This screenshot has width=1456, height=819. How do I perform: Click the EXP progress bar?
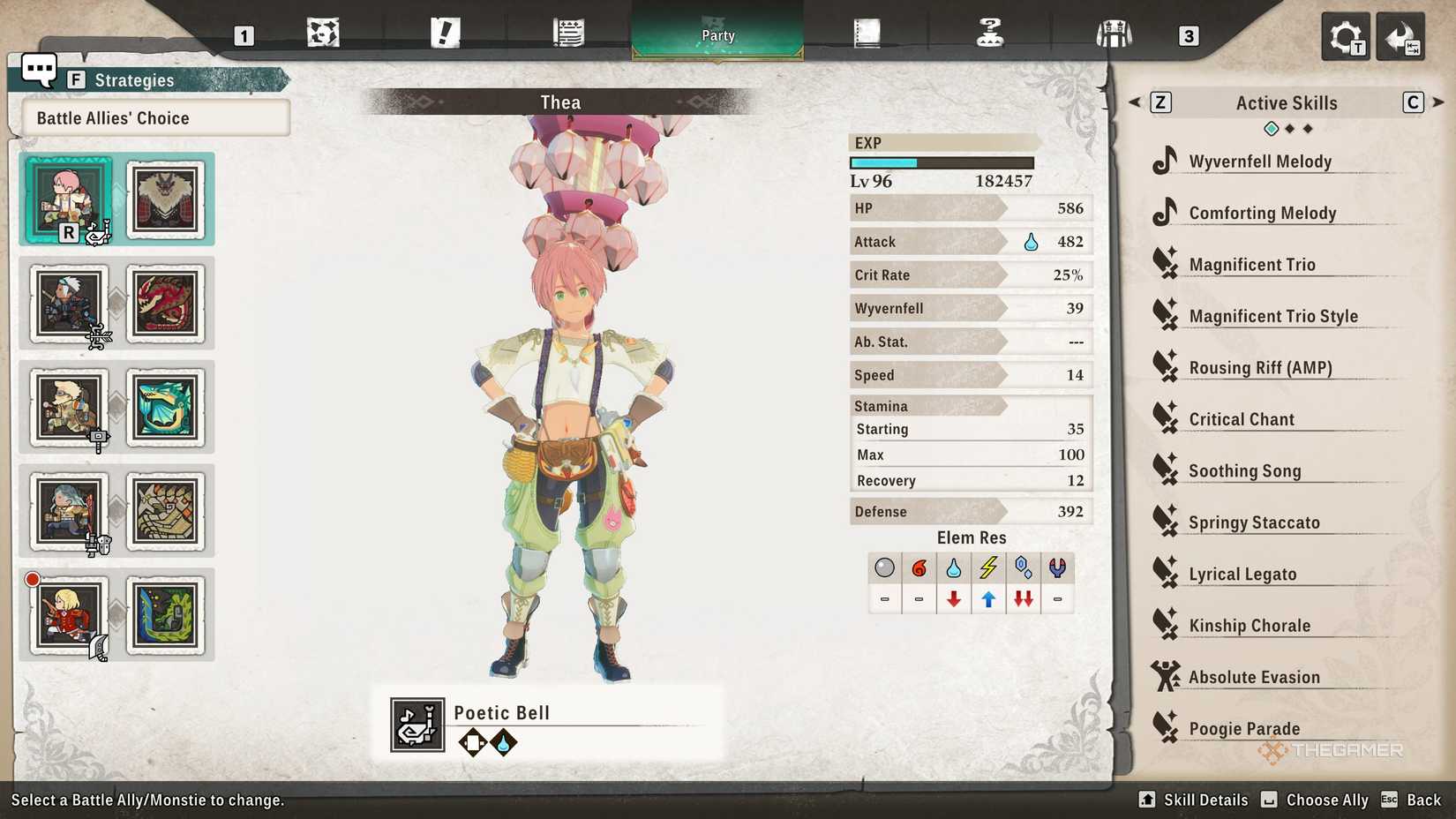942,162
